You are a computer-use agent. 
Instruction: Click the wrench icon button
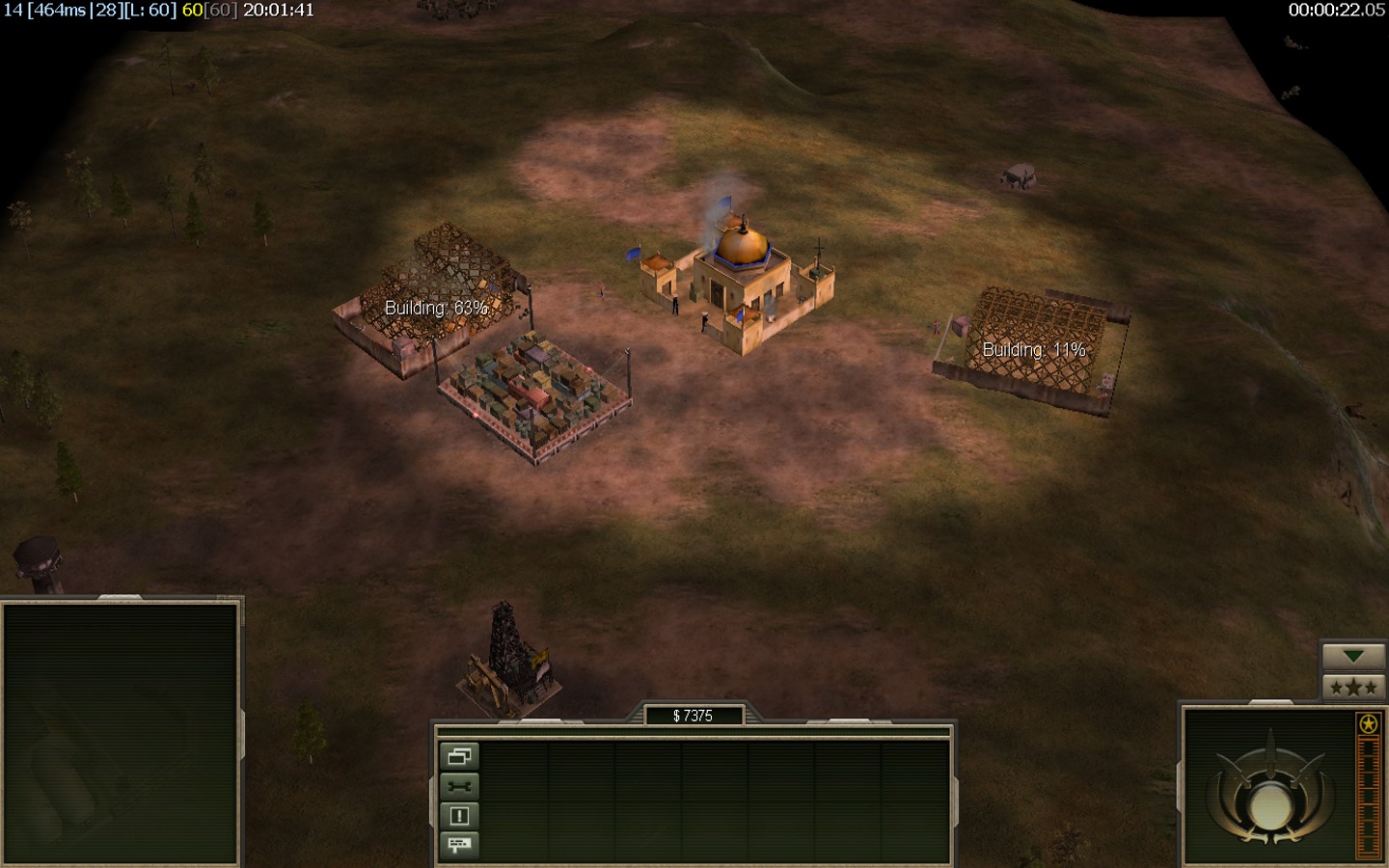459,786
